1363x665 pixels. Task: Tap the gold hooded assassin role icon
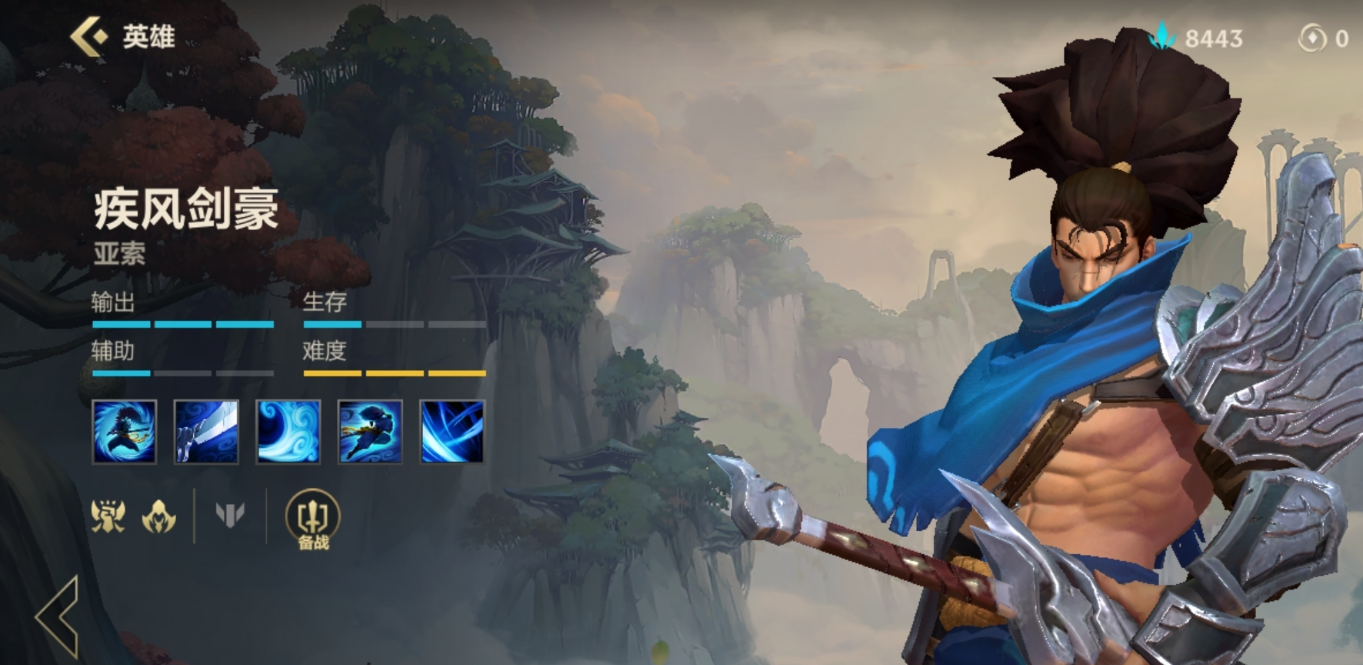click(158, 516)
